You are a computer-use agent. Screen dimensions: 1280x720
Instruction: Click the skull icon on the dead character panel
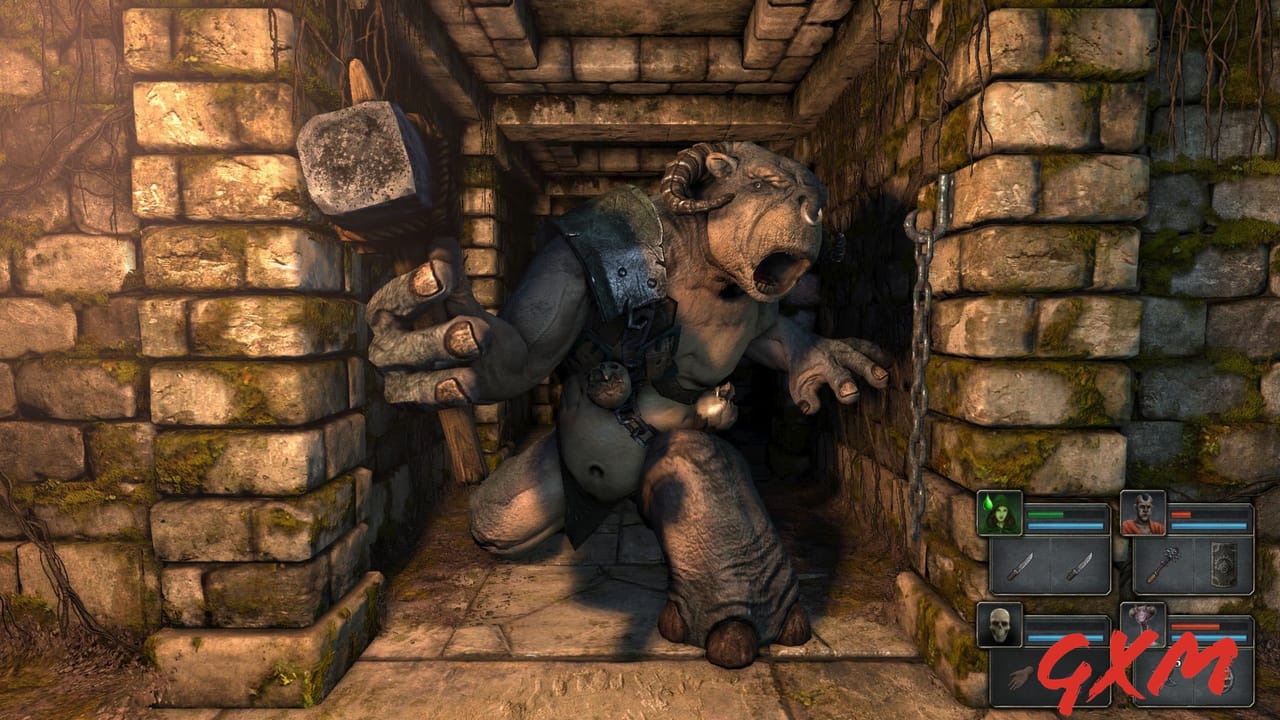(x=1000, y=623)
